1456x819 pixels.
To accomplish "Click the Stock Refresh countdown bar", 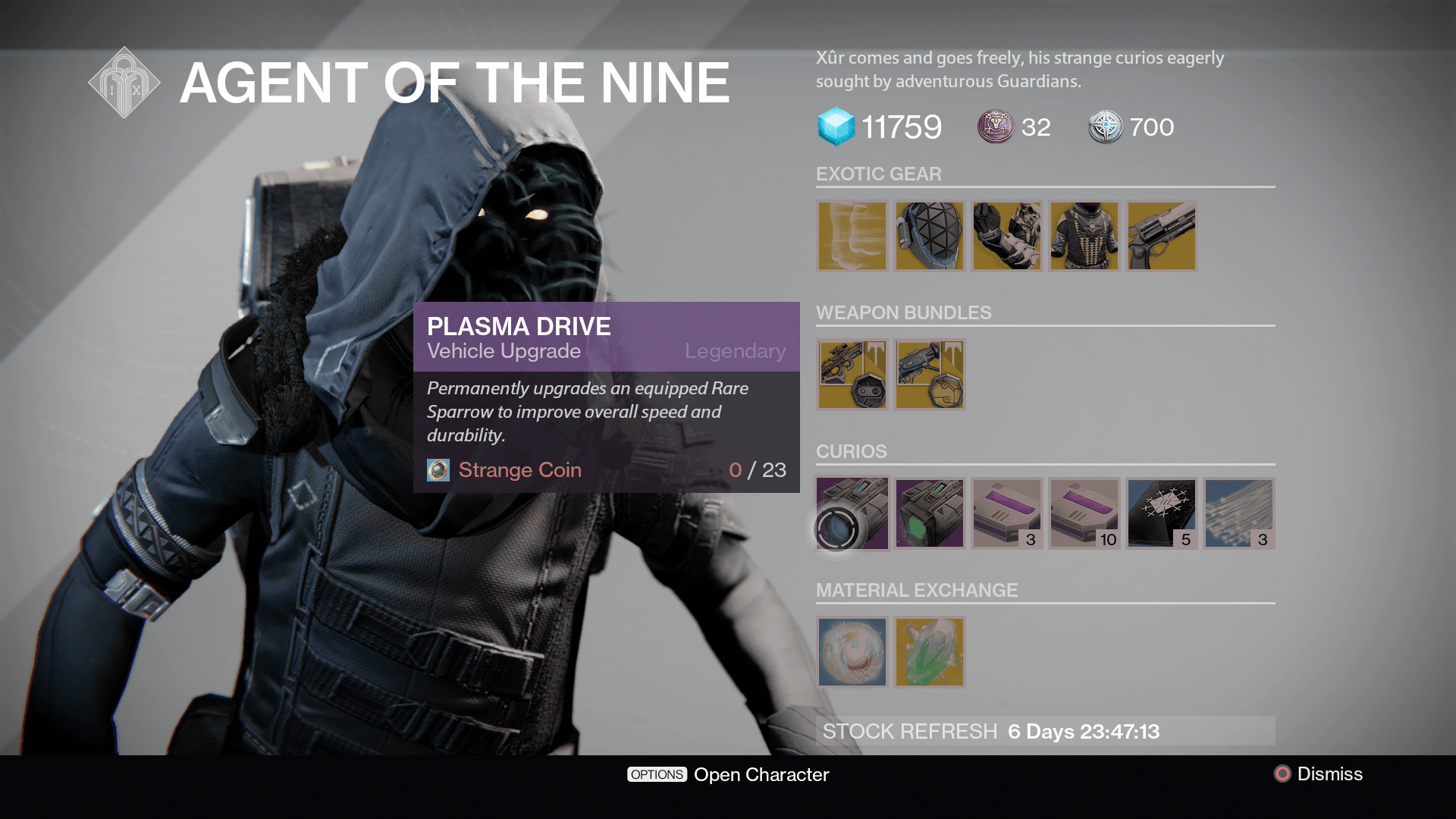I will [1046, 731].
